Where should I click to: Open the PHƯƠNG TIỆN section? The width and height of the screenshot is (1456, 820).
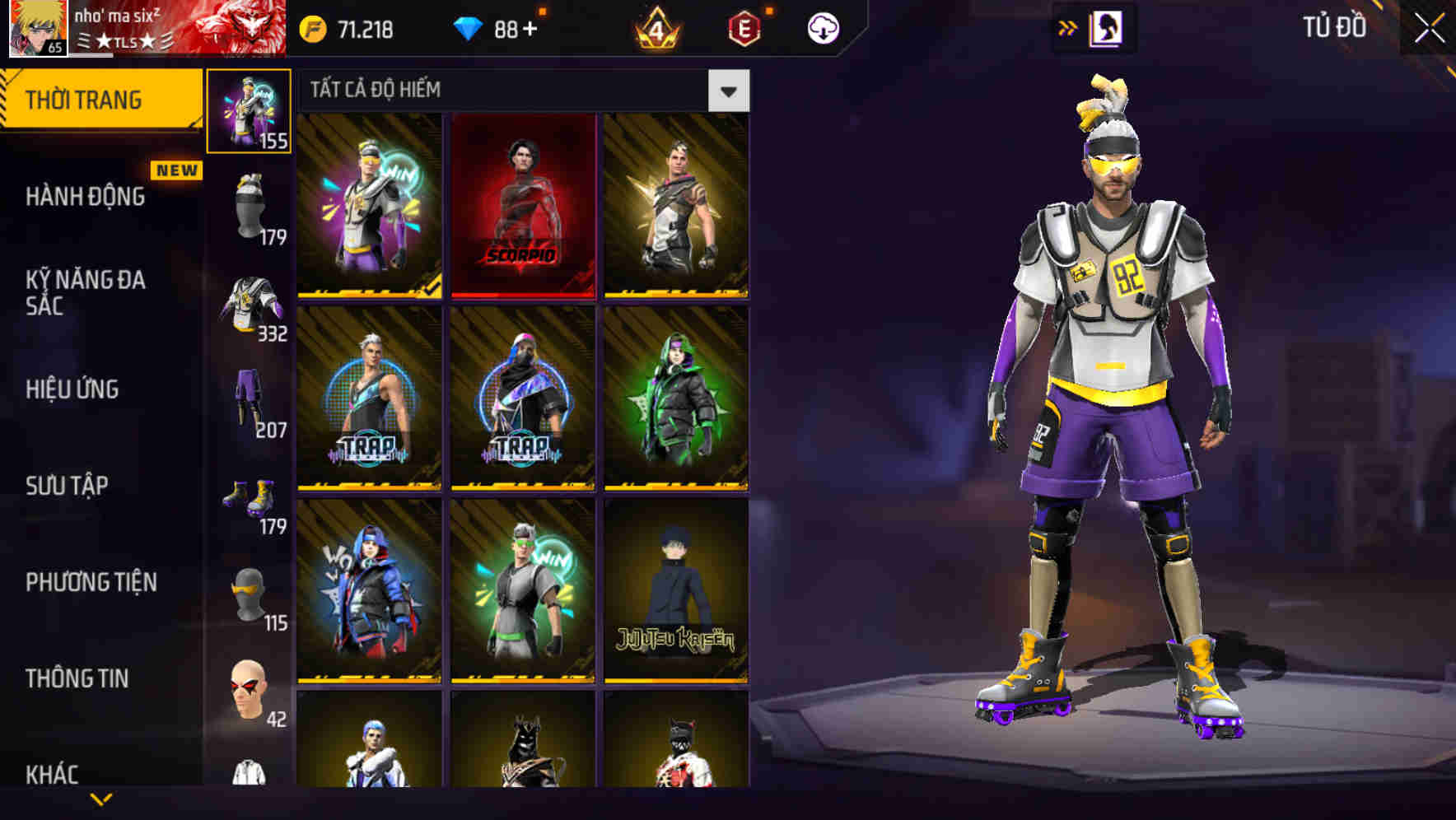point(91,580)
